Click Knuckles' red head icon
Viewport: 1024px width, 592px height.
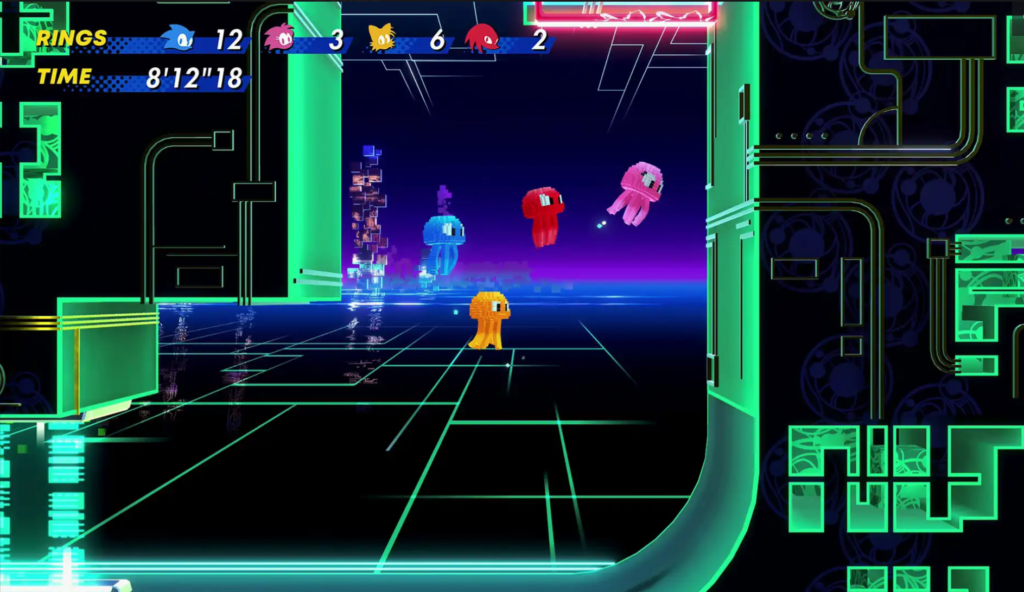pyautogui.click(x=481, y=39)
